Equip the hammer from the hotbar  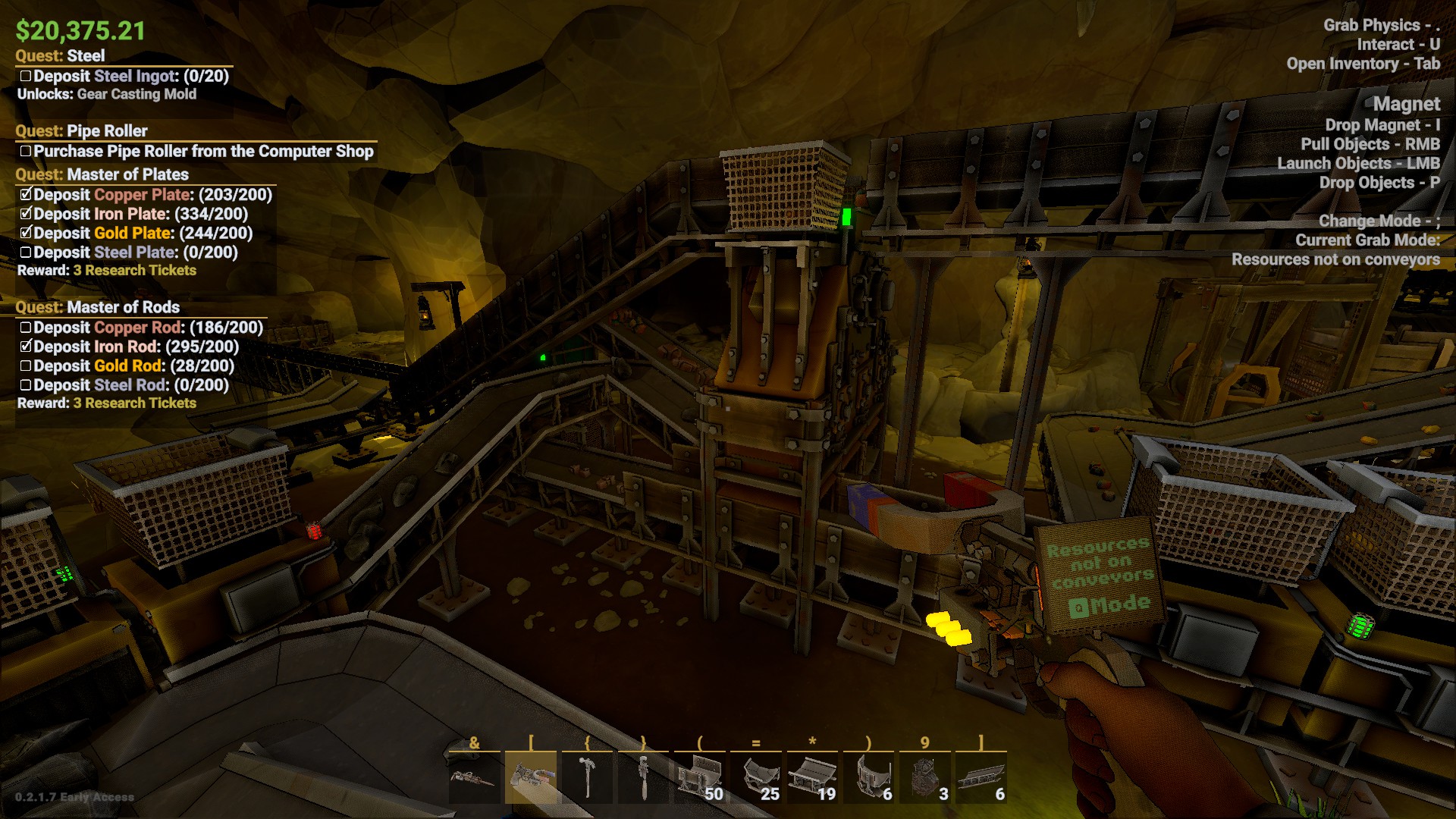(x=587, y=778)
